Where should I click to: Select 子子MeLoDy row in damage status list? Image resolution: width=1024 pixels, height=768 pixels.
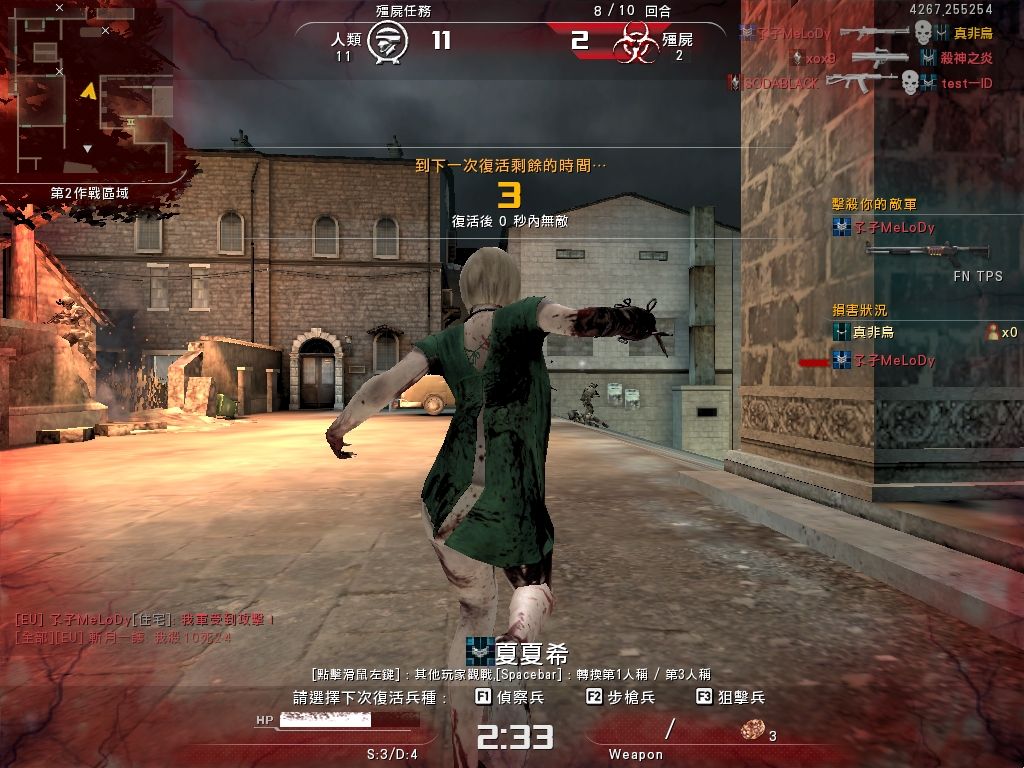point(884,360)
